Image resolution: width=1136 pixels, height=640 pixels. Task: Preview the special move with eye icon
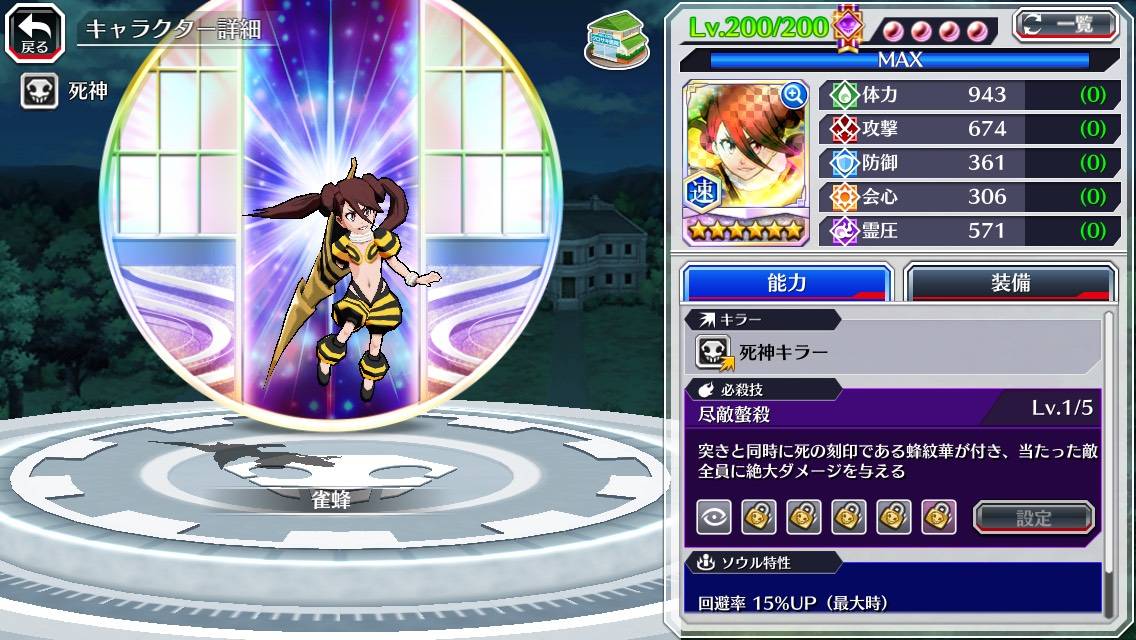pos(713,517)
